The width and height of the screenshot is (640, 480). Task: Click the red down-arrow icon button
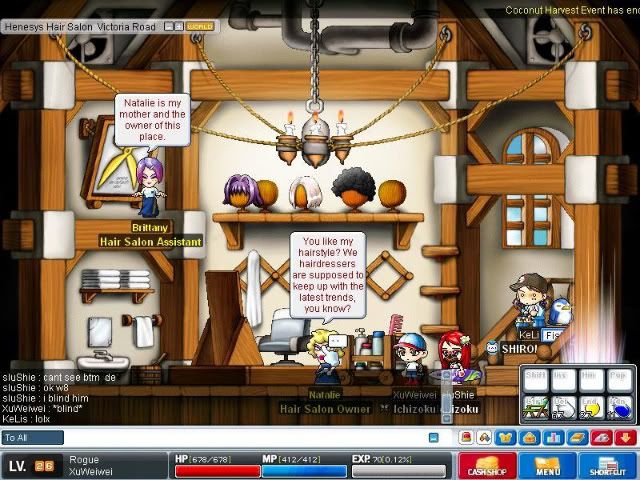point(624,438)
